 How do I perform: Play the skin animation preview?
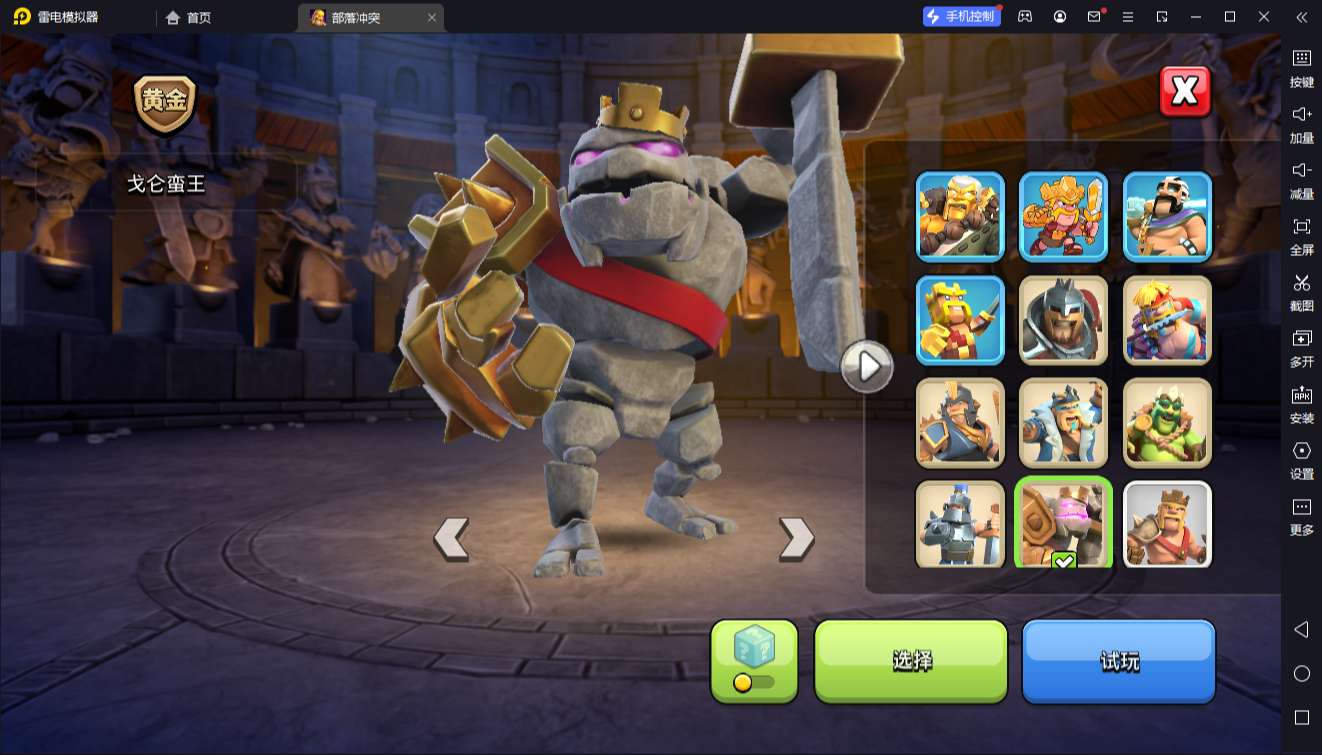(x=866, y=367)
